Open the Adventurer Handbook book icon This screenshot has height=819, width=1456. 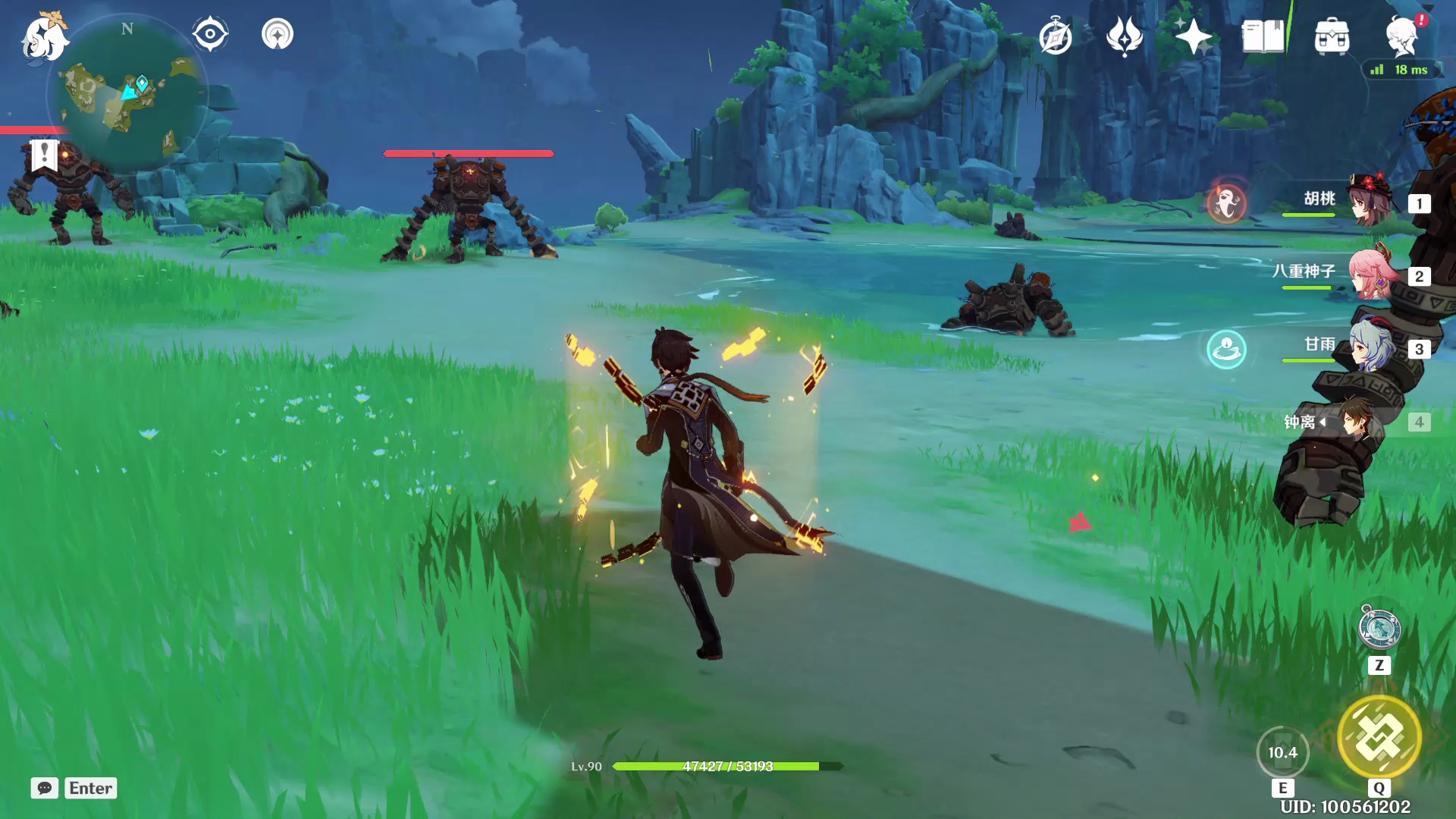(x=1263, y=36)
